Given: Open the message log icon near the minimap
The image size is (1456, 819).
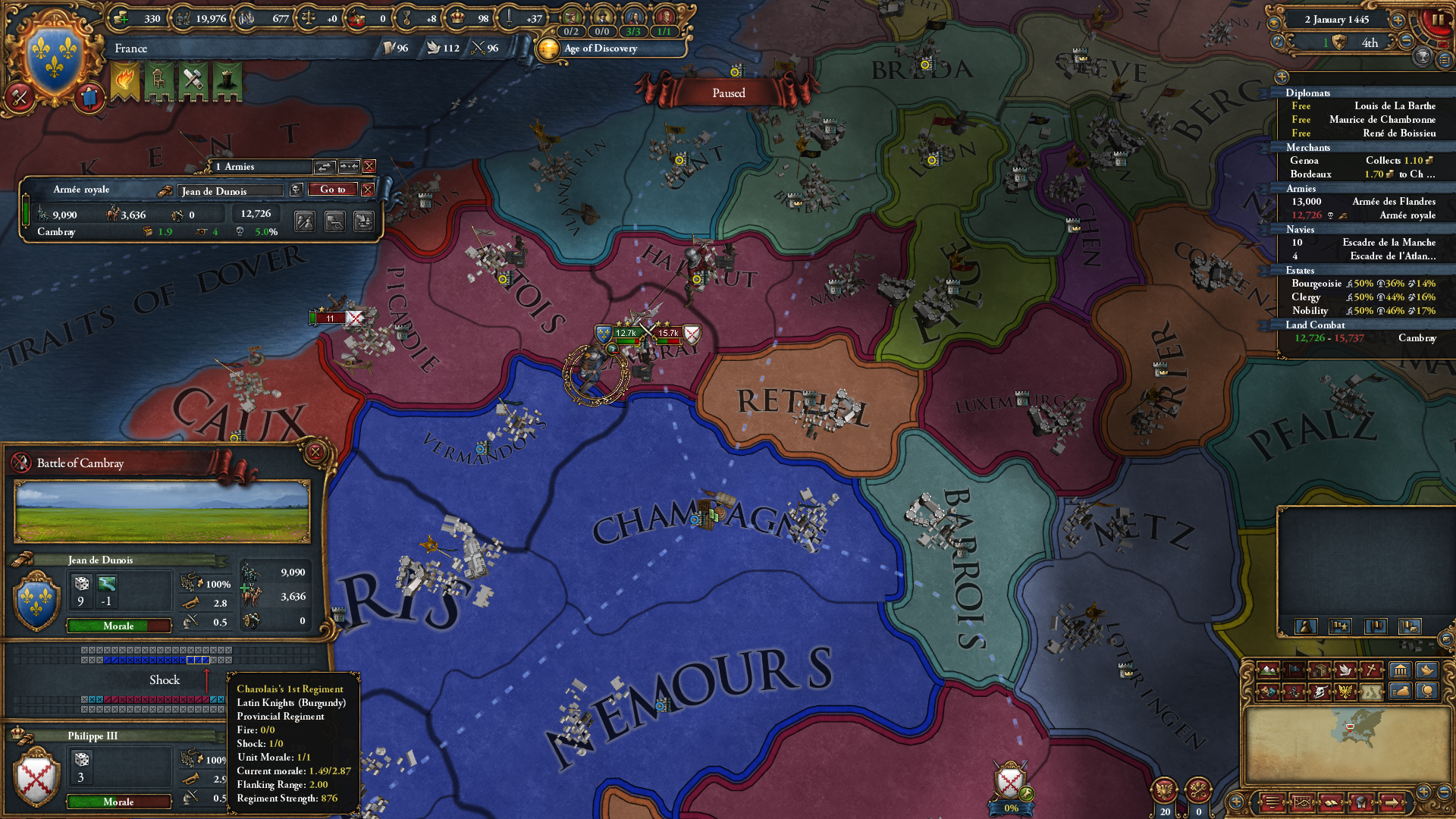Looking at the screenshot, I should (x=1273, y=800).
